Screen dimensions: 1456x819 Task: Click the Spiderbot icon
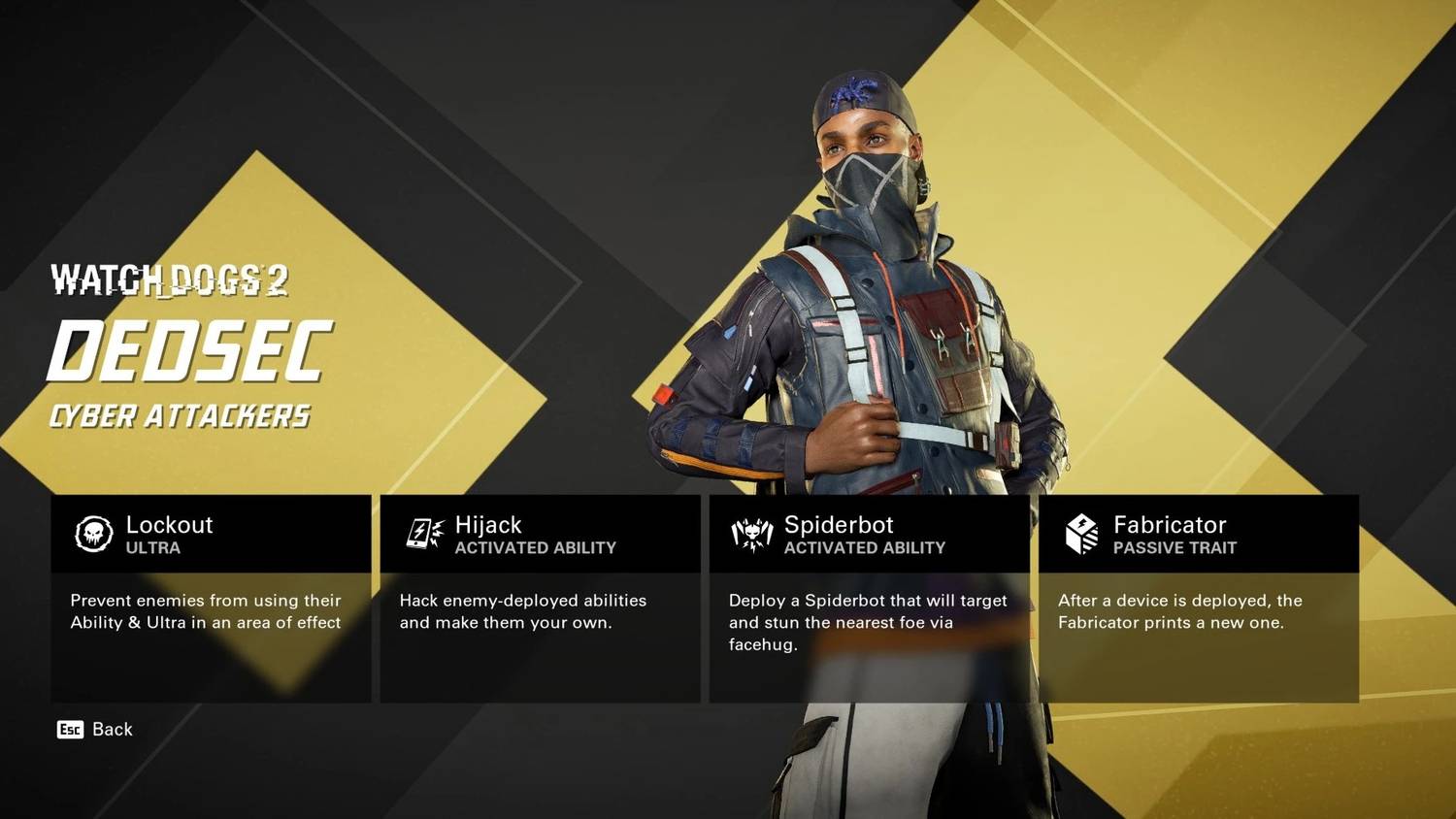pyautogui.click(x=751, y=535)
